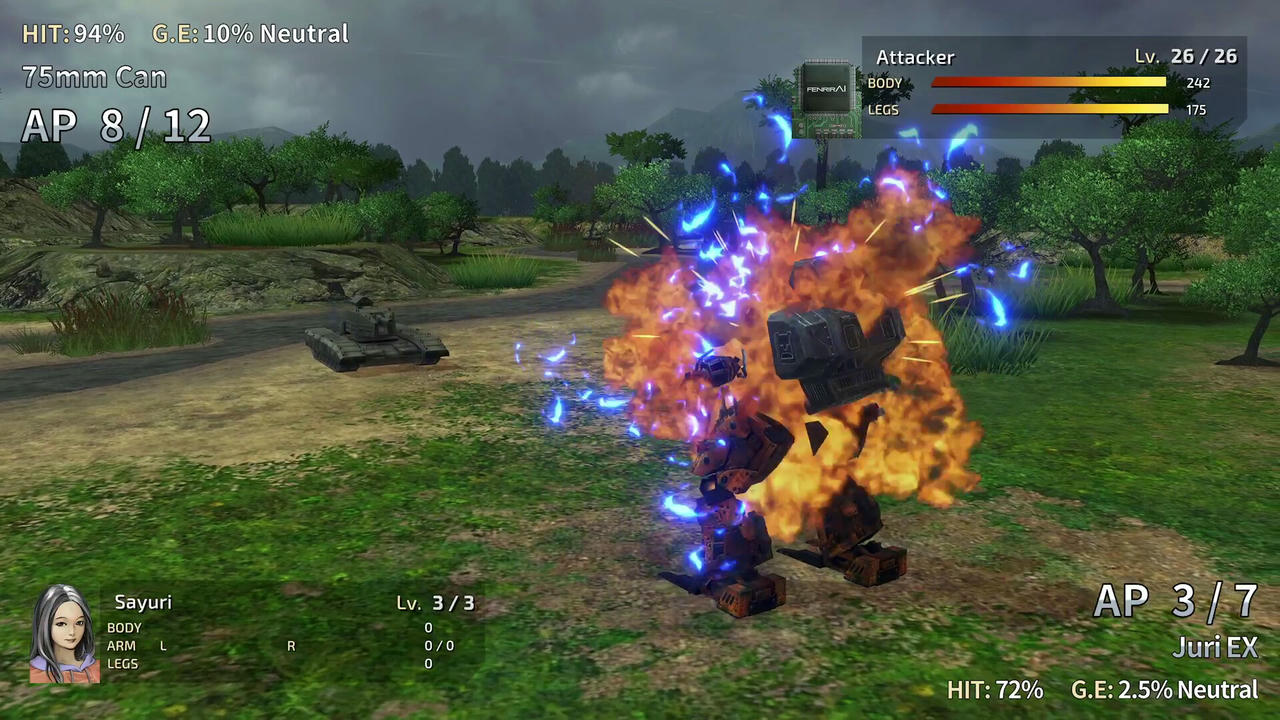Image resolution: width=1280 pixels, height=720 pixels.
Task: Click the G.E: 10% Neutral status indicator
Action: tap(249, 33)
